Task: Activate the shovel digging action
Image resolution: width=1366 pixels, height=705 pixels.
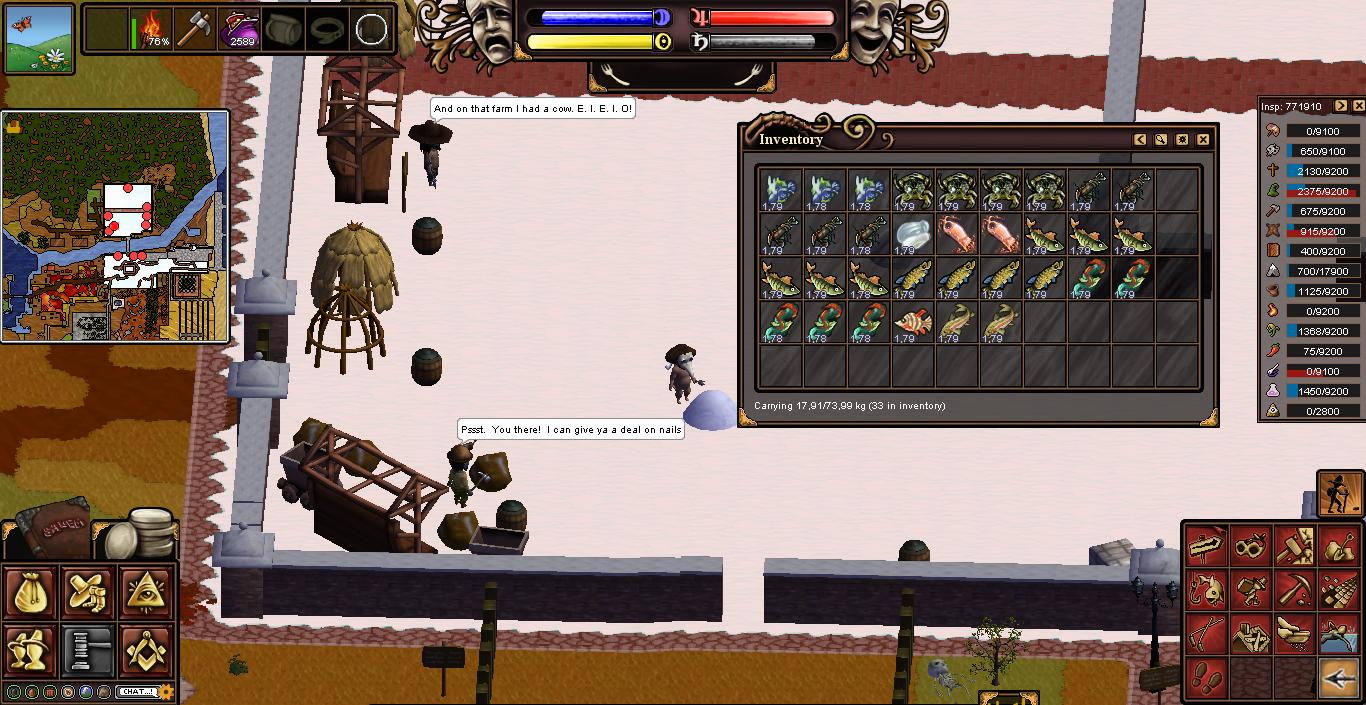Action: (x=1339, y=546)
